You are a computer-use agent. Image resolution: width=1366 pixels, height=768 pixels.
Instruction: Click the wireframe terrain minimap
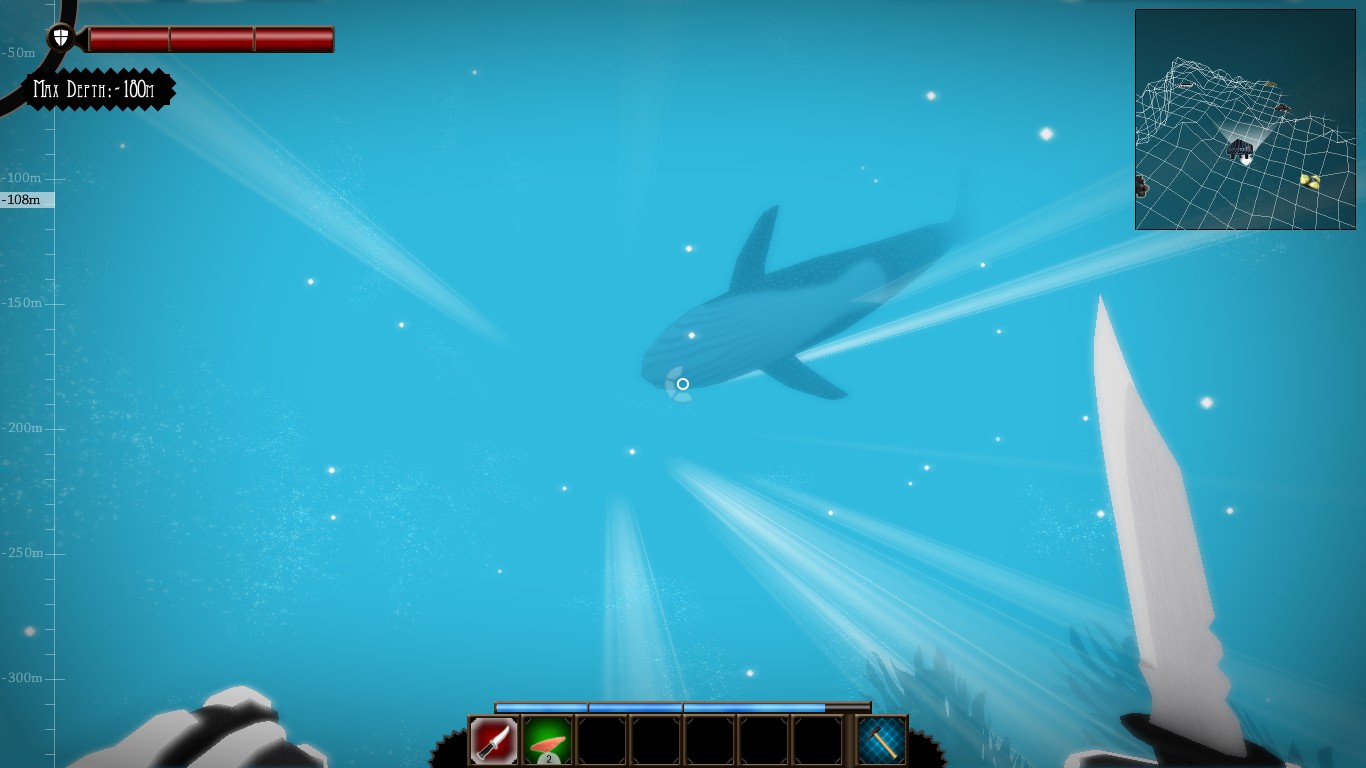pyautogui.click(x=1244, y=119)
